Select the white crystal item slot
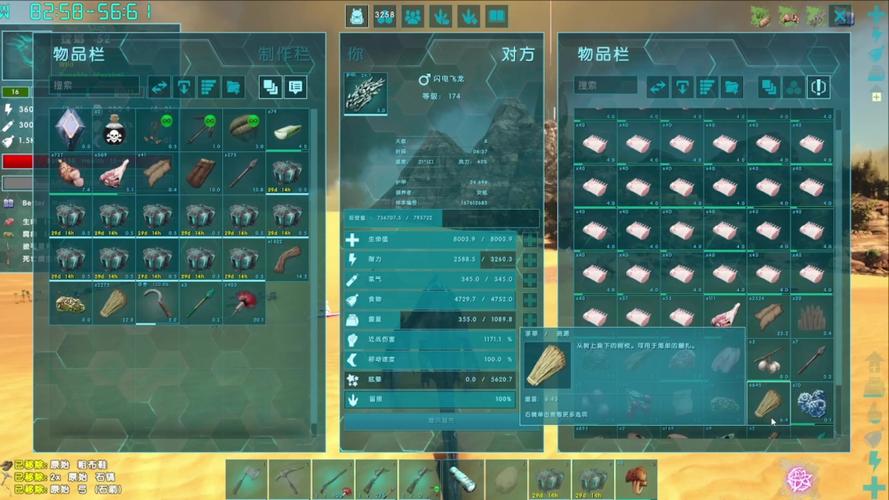889x500 pixels. 70,131
